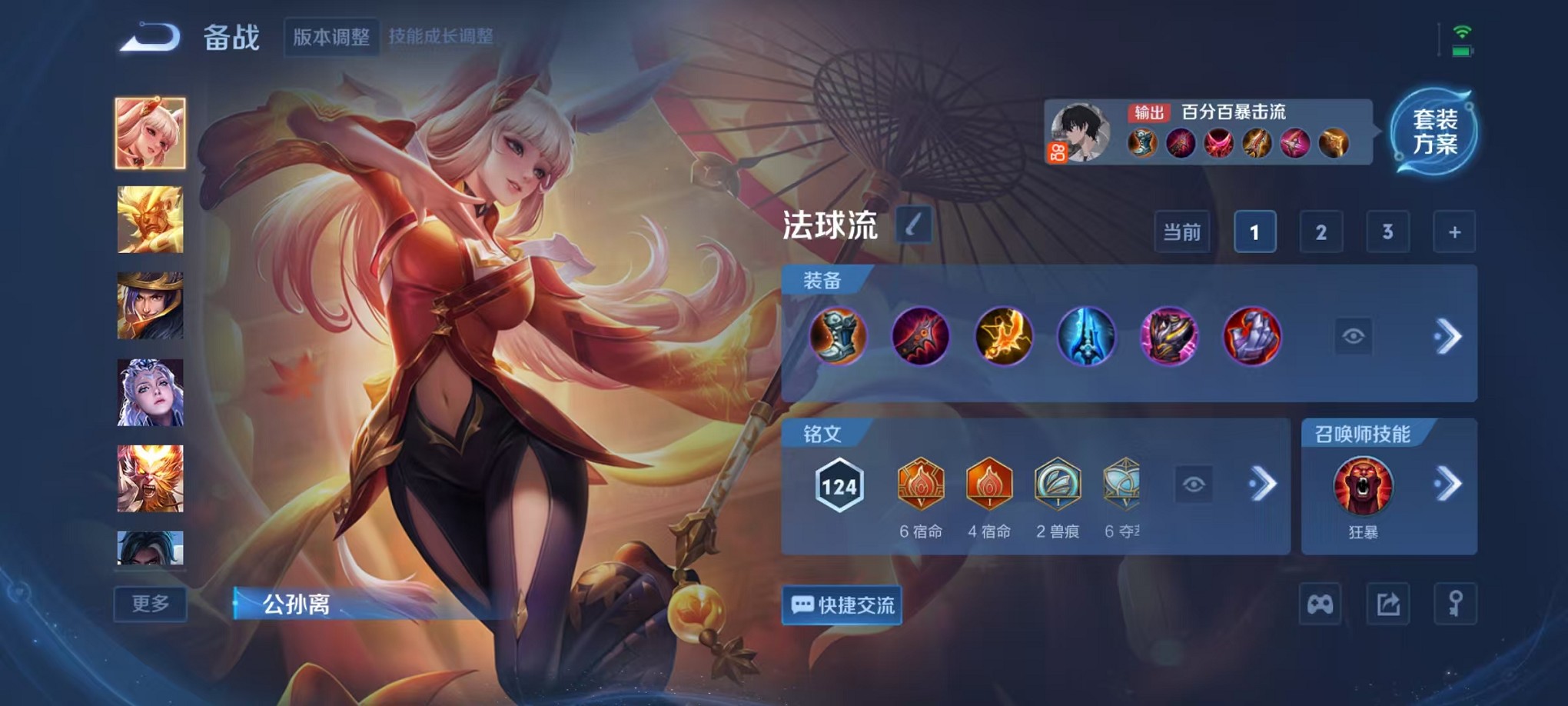Click the 更多 button below hero list

point(150,604)
